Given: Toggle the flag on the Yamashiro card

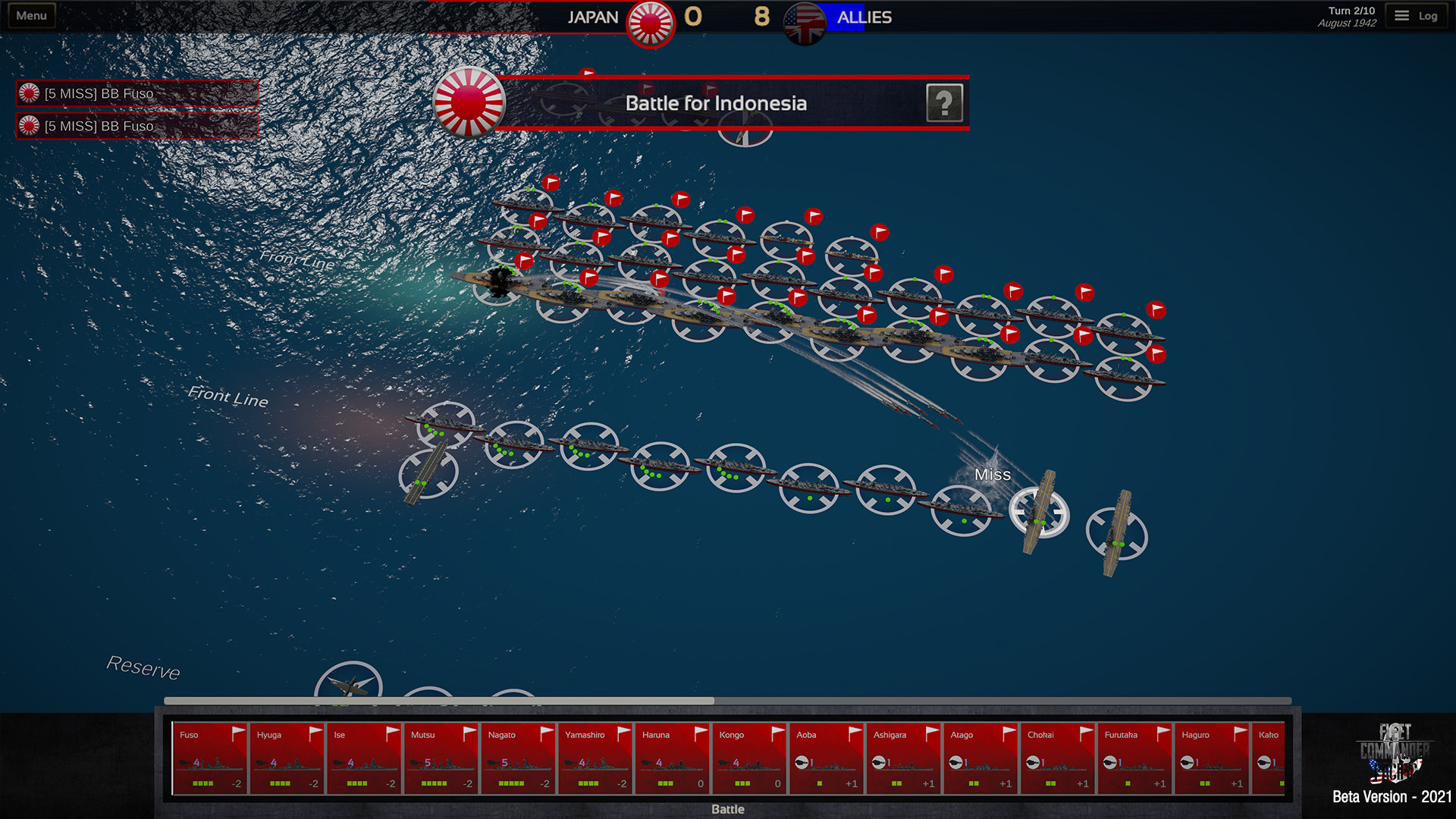Looking at the screenshot, I should [623, 732].
